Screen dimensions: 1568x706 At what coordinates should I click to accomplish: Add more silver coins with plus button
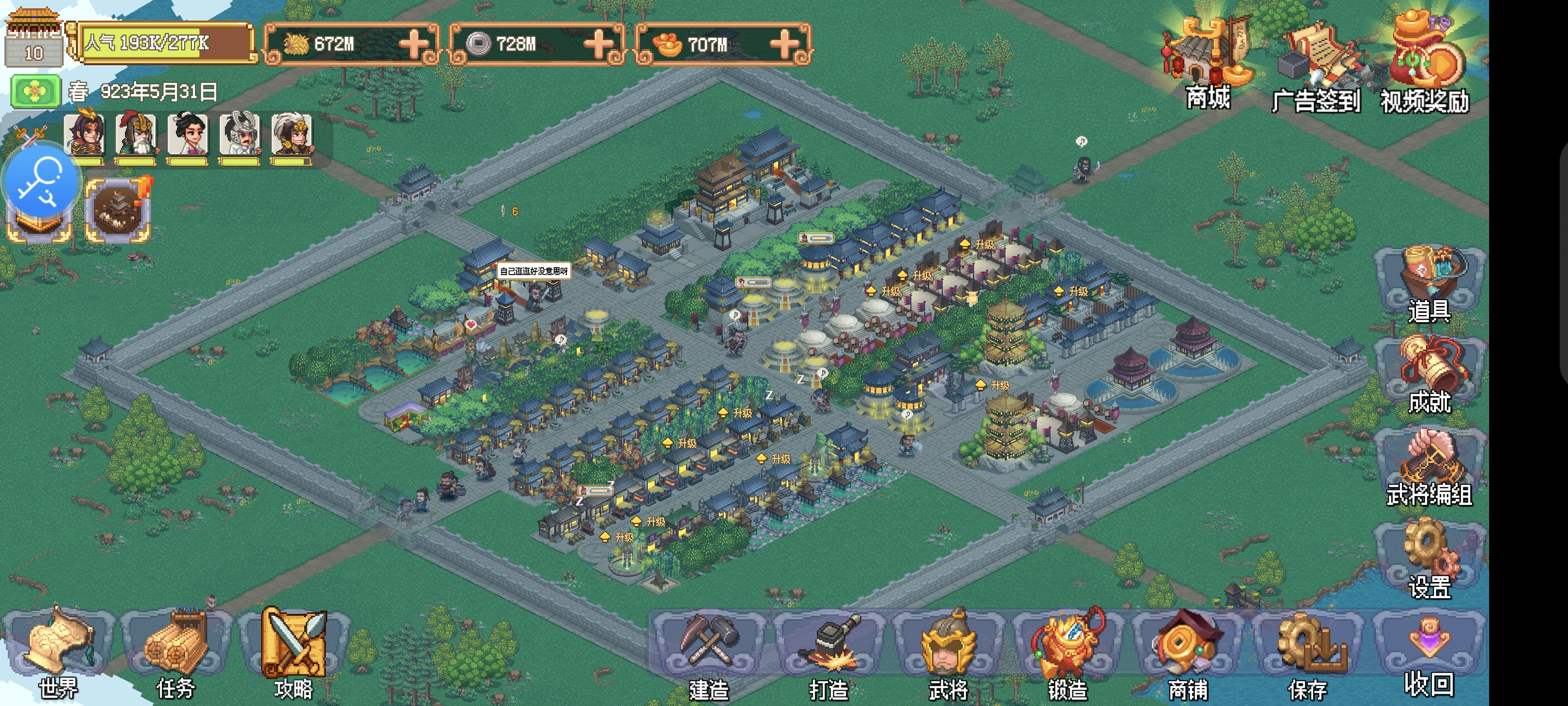click(x=598, y=44)
